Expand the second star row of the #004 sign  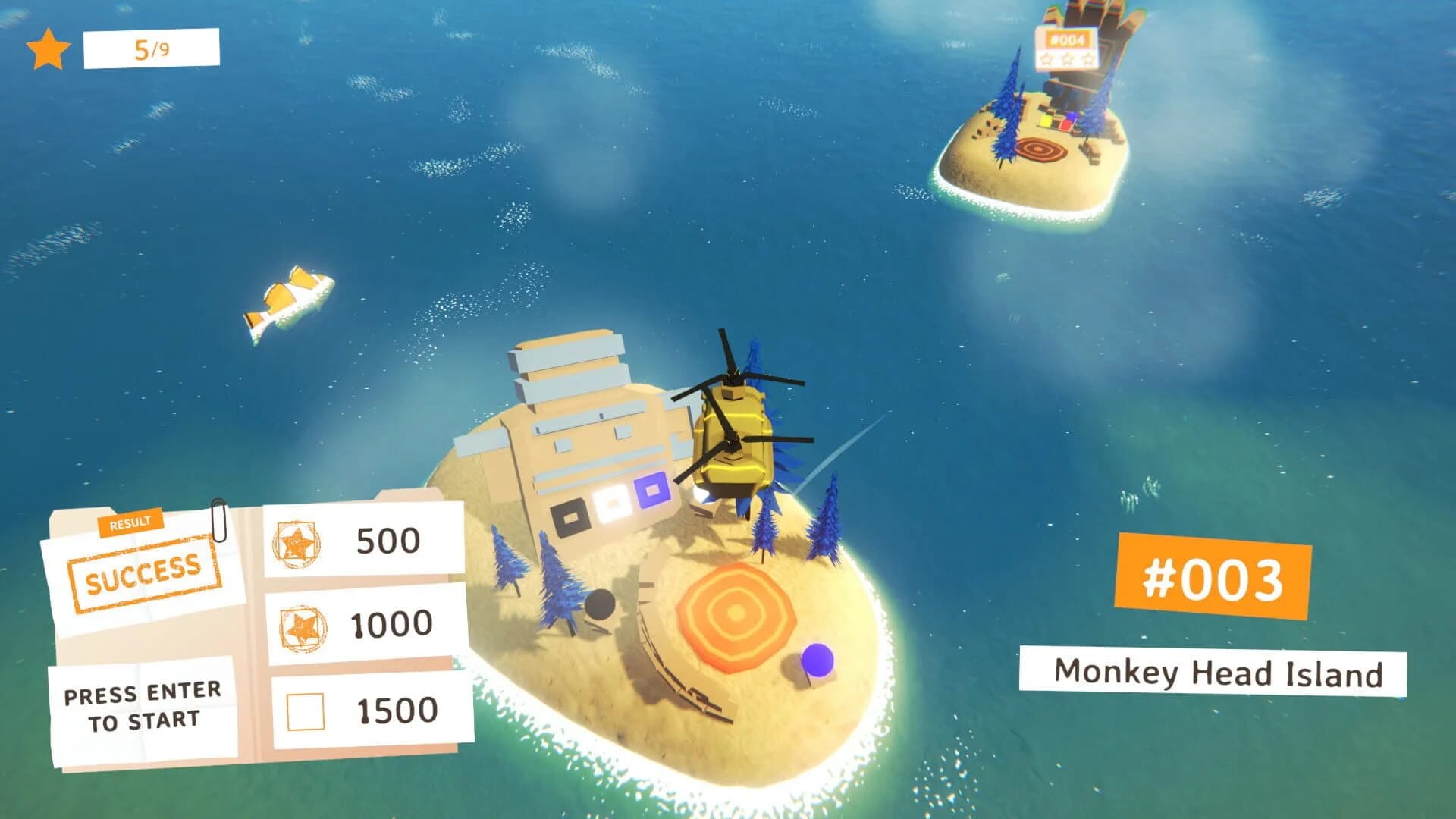(1067, 59)
